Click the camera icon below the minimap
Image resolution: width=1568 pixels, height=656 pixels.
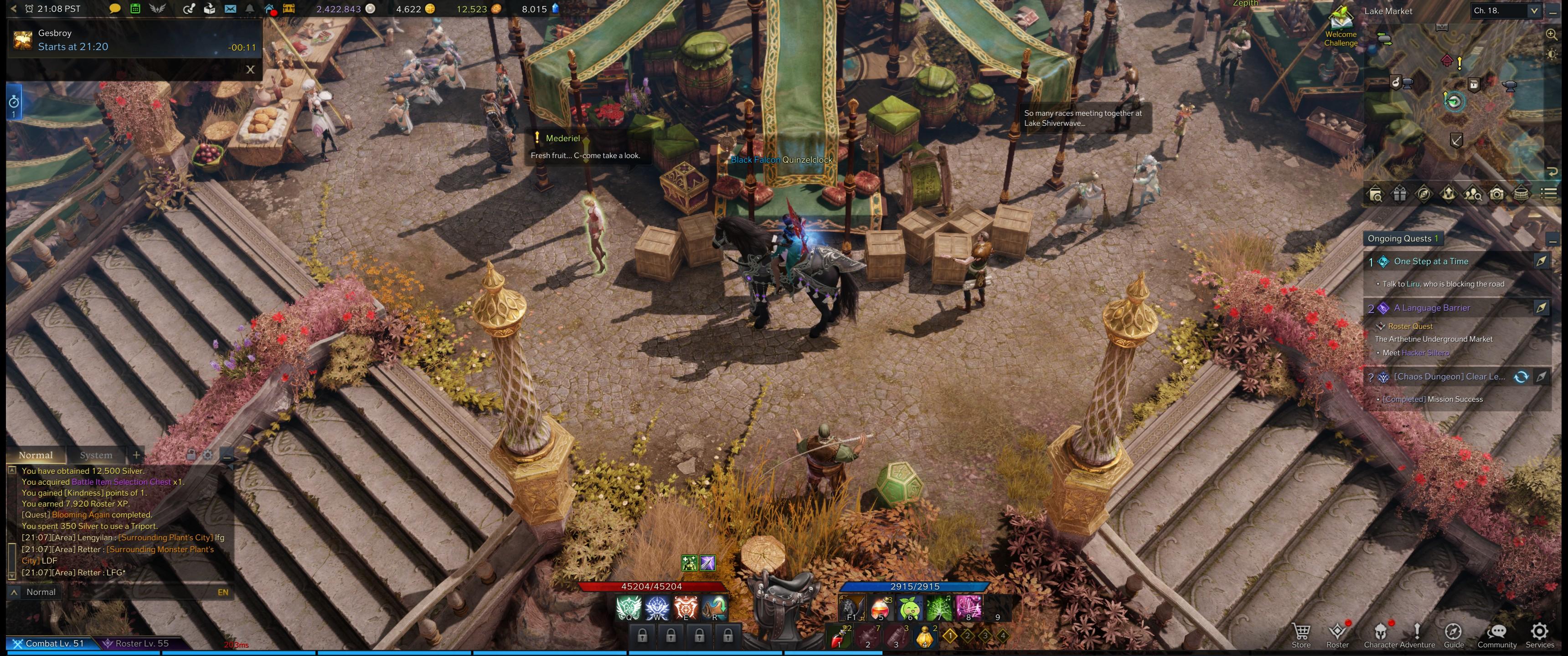pos(1497,194)
